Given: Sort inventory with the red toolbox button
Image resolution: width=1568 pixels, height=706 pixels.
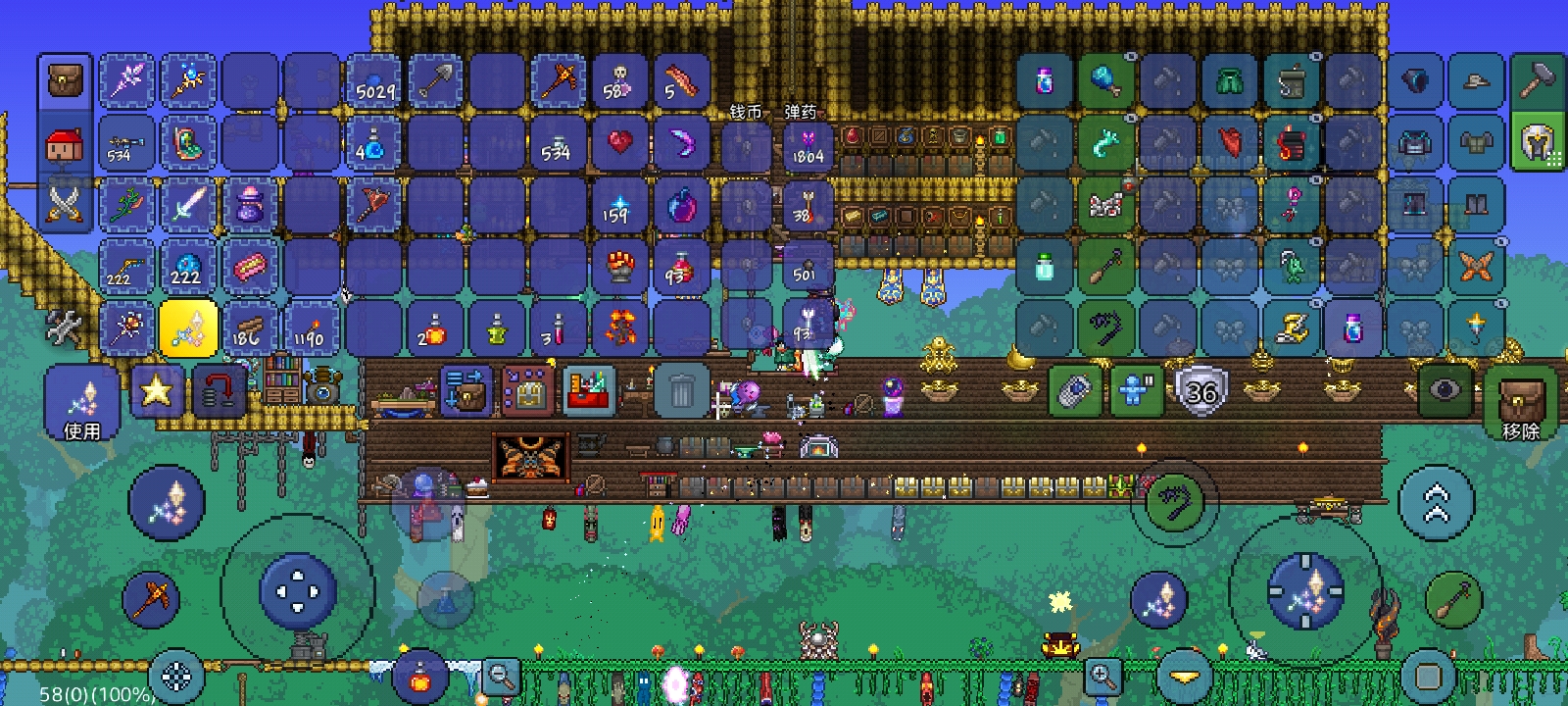Looking at the screenshot, I should click(x=588, y=392).
